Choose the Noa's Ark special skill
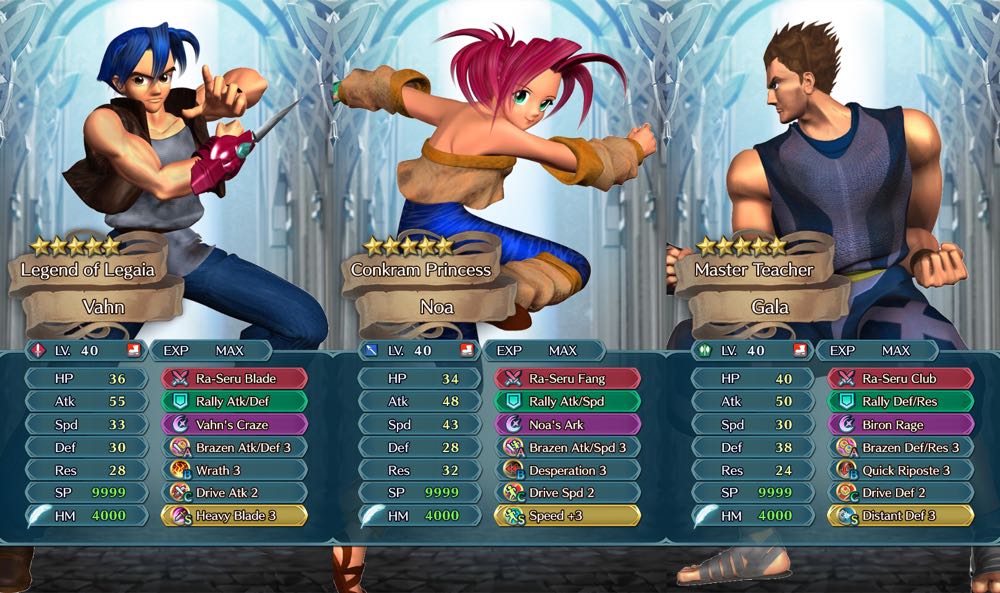Screen dimensions: 1000x593 568,425
